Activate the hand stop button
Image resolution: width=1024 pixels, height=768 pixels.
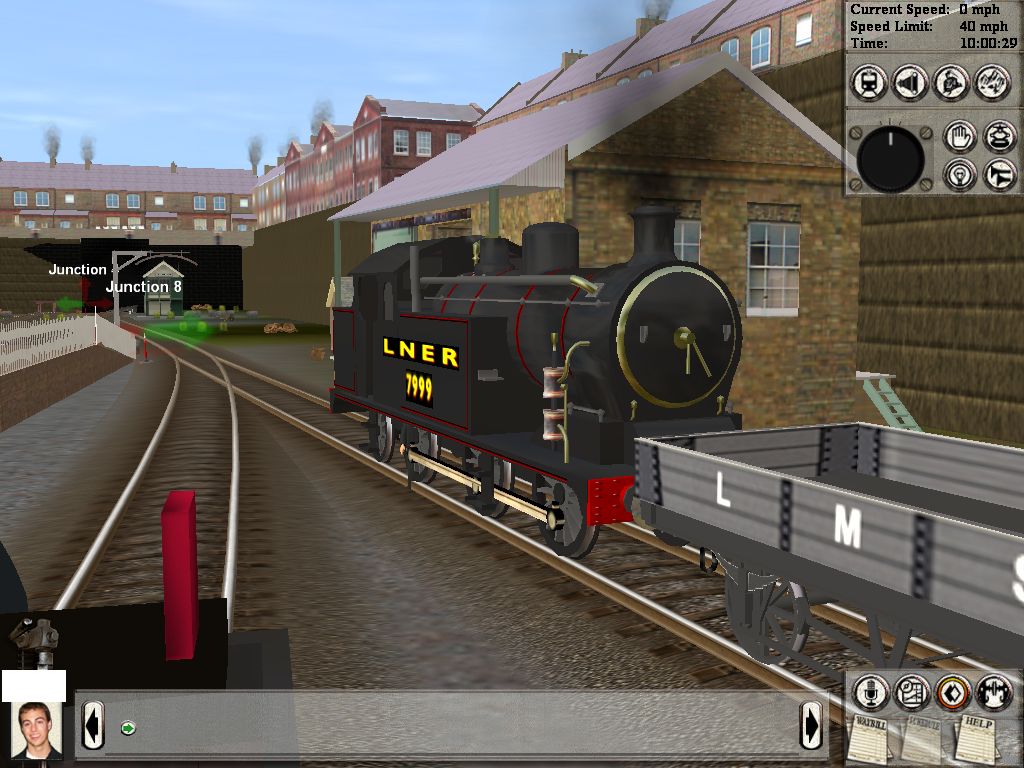(959, 137)
